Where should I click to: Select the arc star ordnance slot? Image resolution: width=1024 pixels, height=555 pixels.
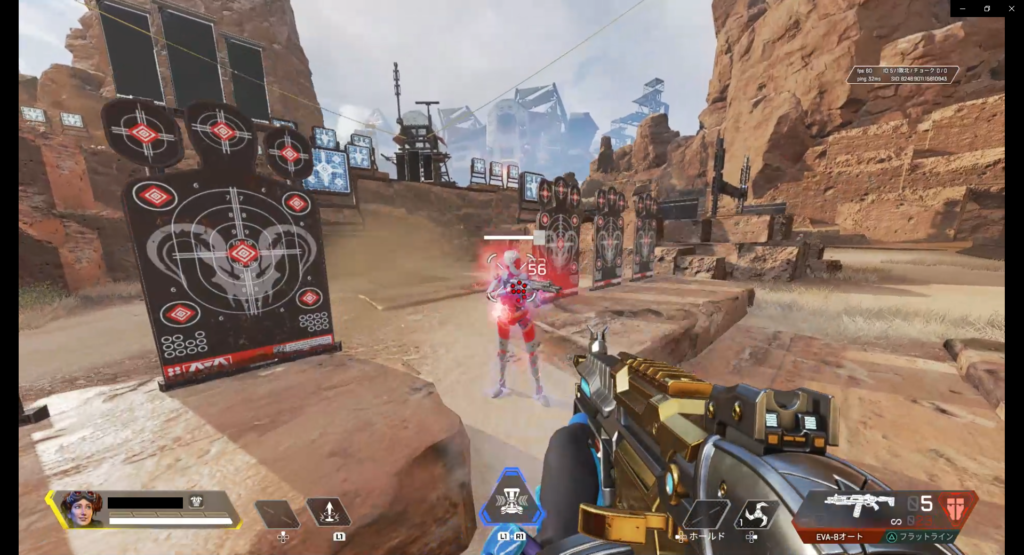point(757,514)
